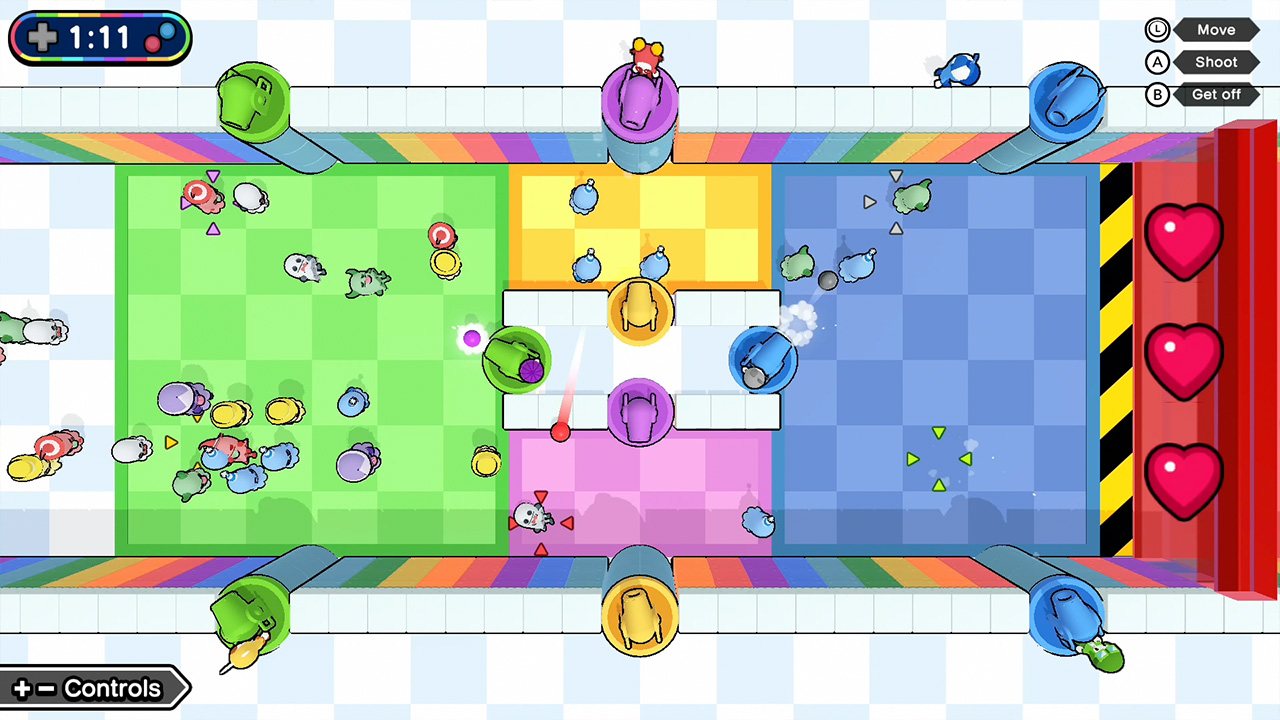Select the Shoot label in the controls list
This screenshot has width=1280, height=720.
pos(1216,62)
